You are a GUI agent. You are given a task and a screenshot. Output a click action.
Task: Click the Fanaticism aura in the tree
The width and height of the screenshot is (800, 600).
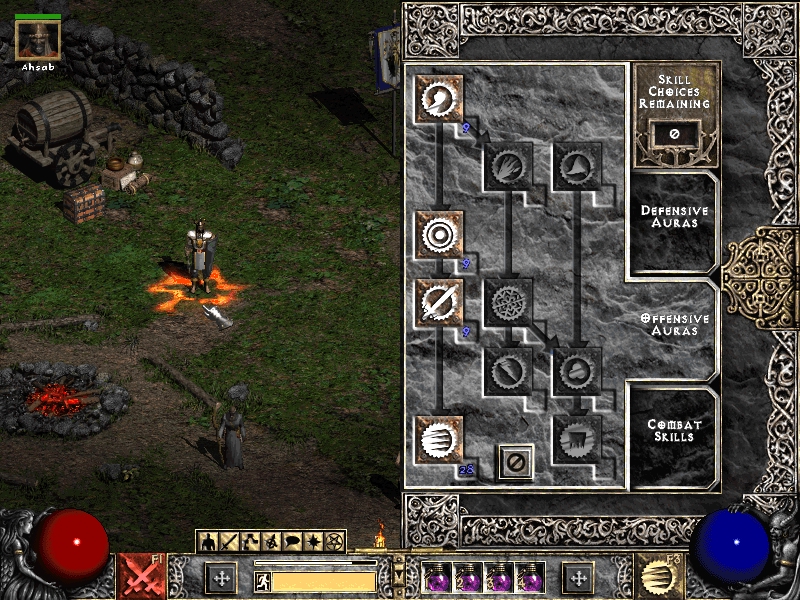439,440
